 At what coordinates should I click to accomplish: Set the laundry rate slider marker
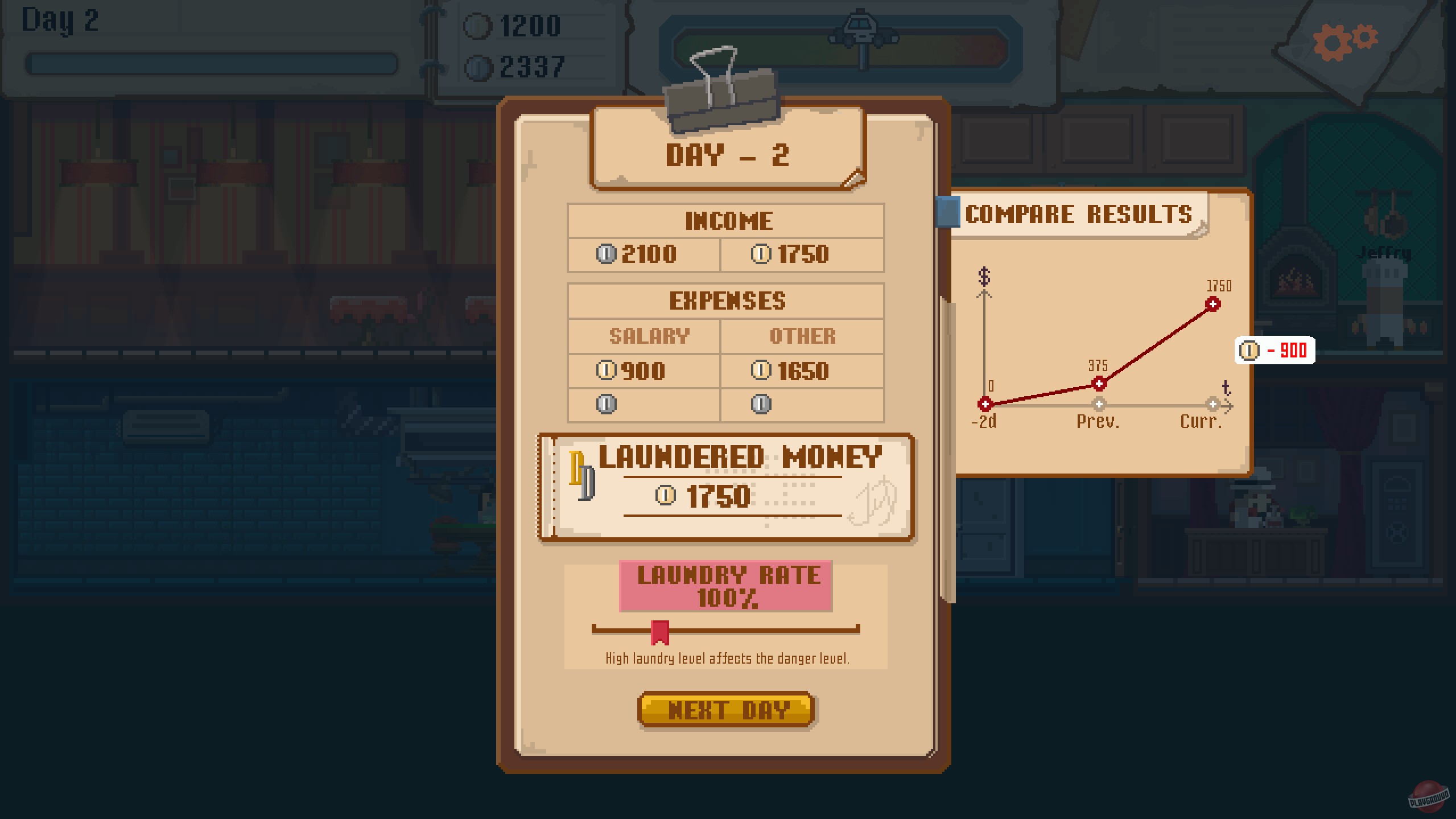659,632
